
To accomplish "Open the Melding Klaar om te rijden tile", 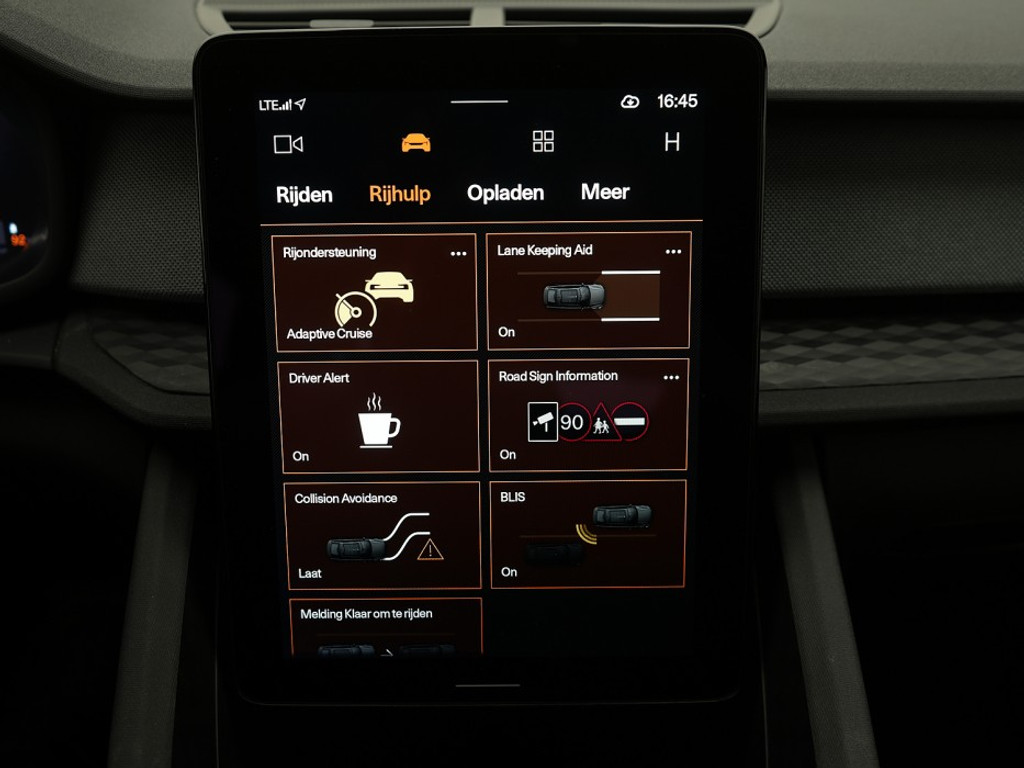I will [386, 626].
